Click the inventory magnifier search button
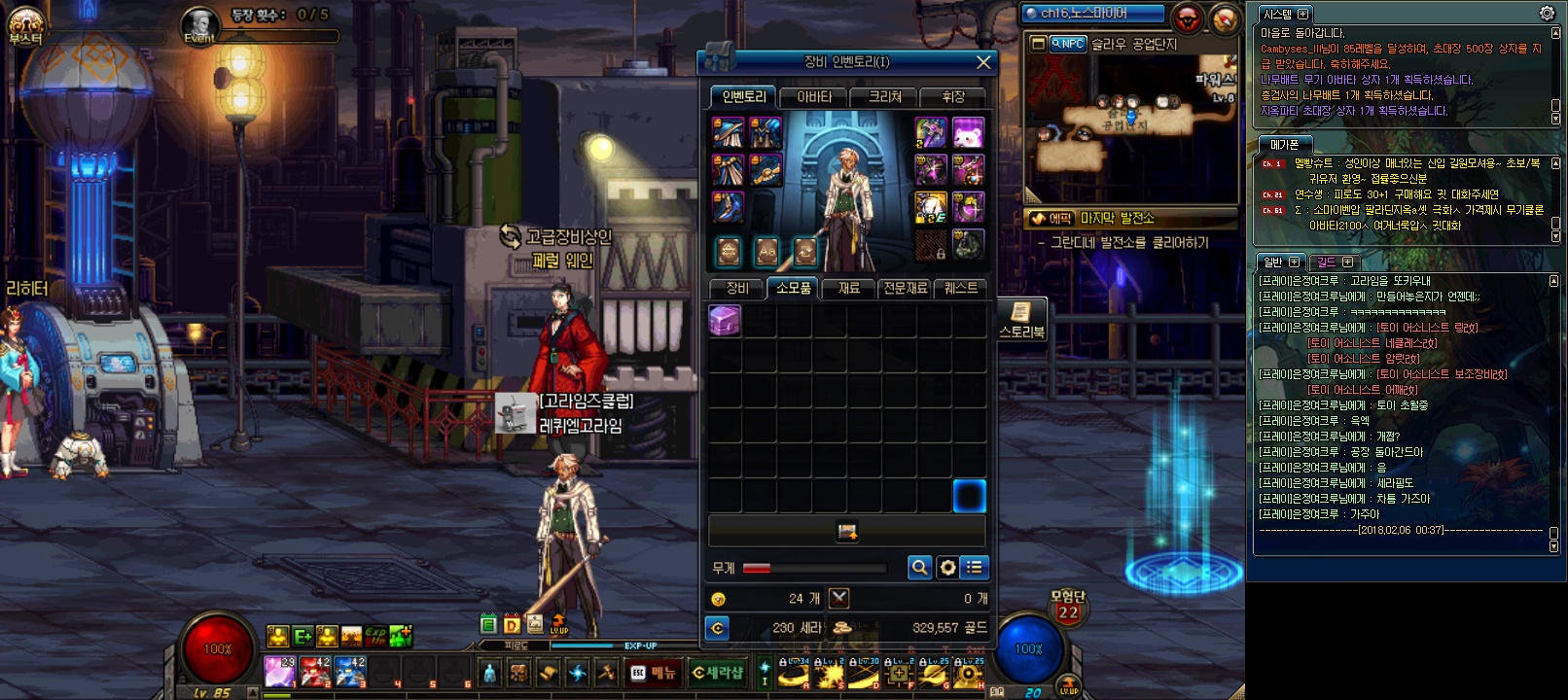 click(x=919, y=568)
